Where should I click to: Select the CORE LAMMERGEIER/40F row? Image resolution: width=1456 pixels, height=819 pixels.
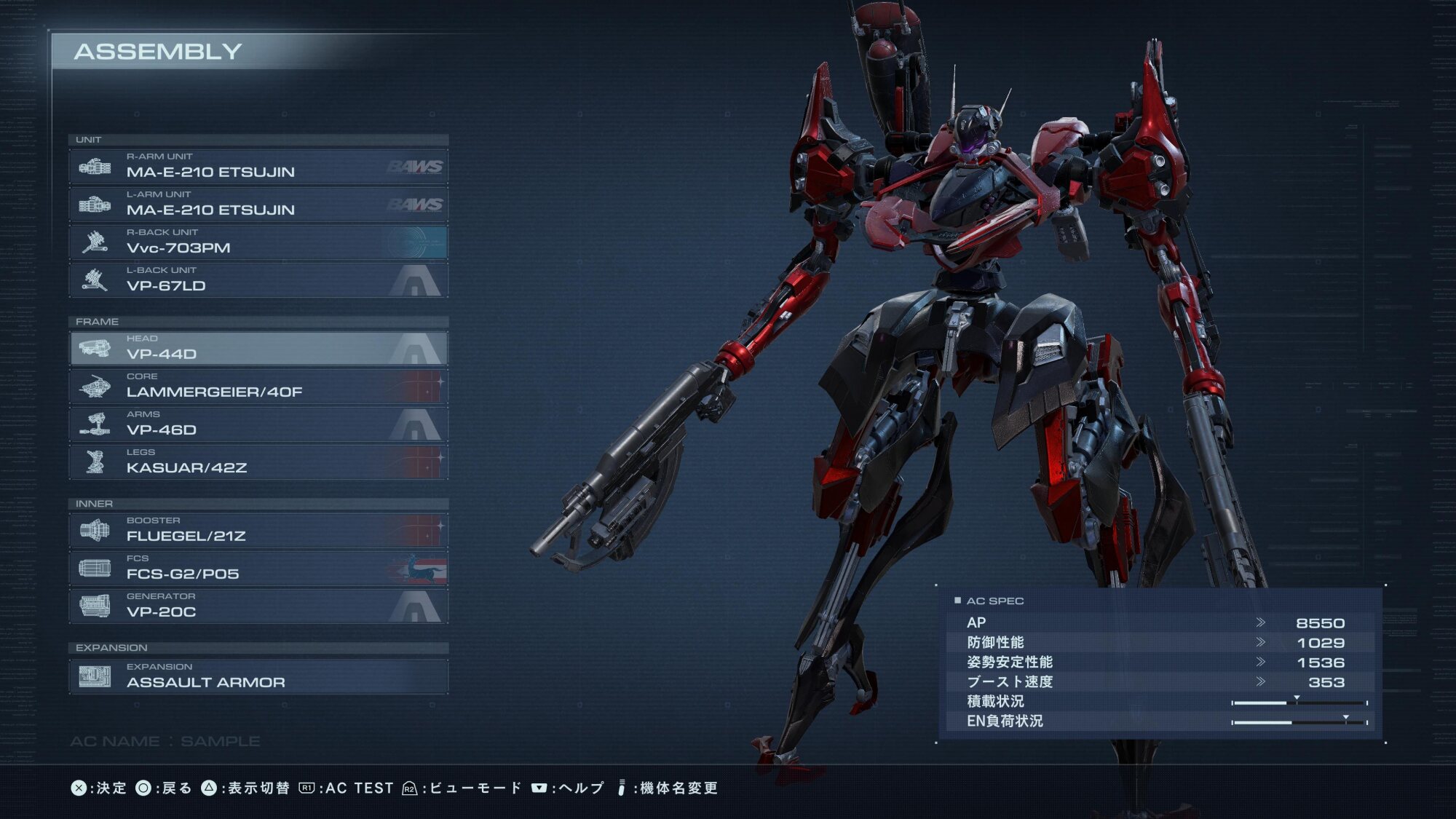258,386
